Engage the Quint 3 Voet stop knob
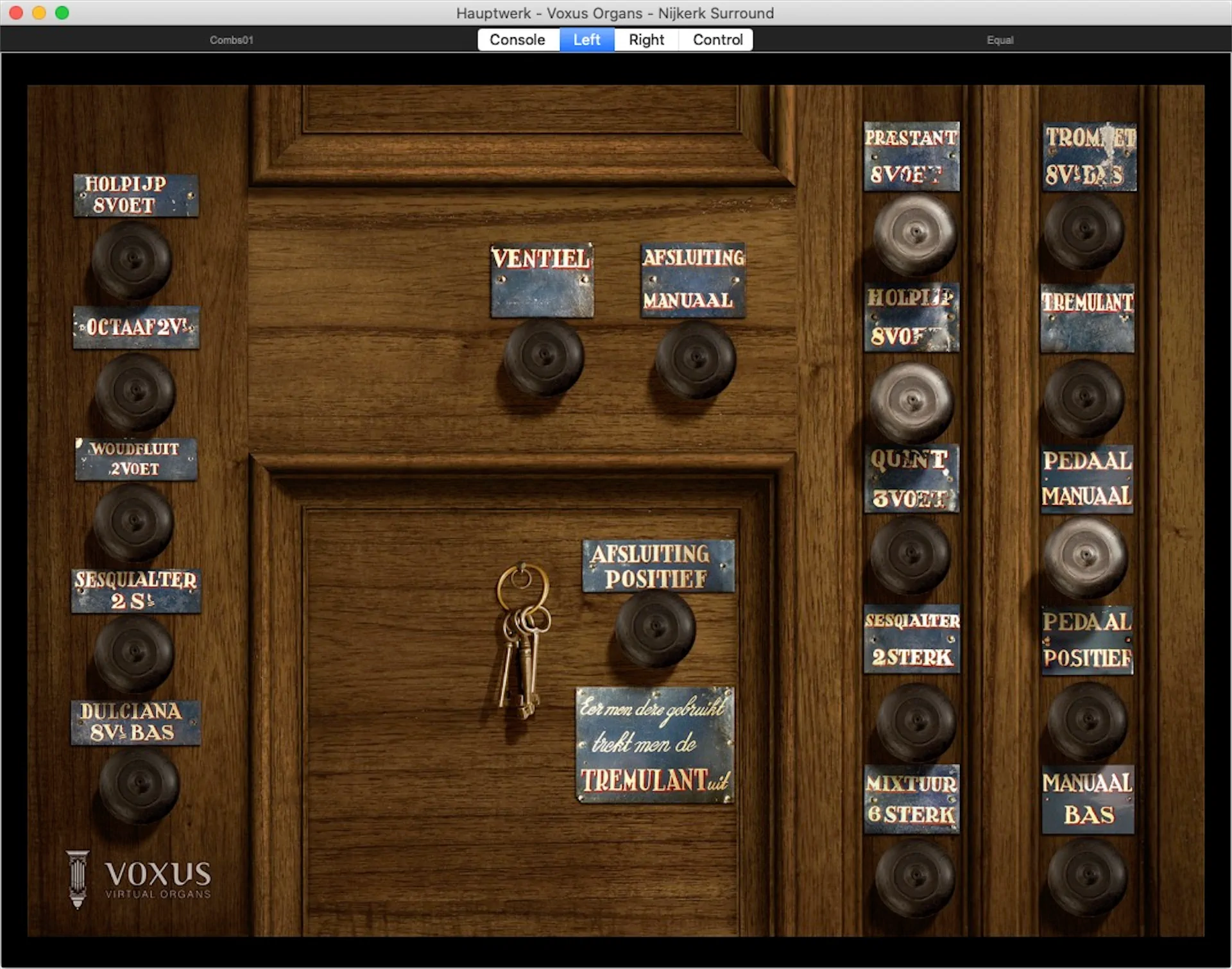The height and width of the screenshot is (969, 1232). pyautogui.click(x=911, y=554)
